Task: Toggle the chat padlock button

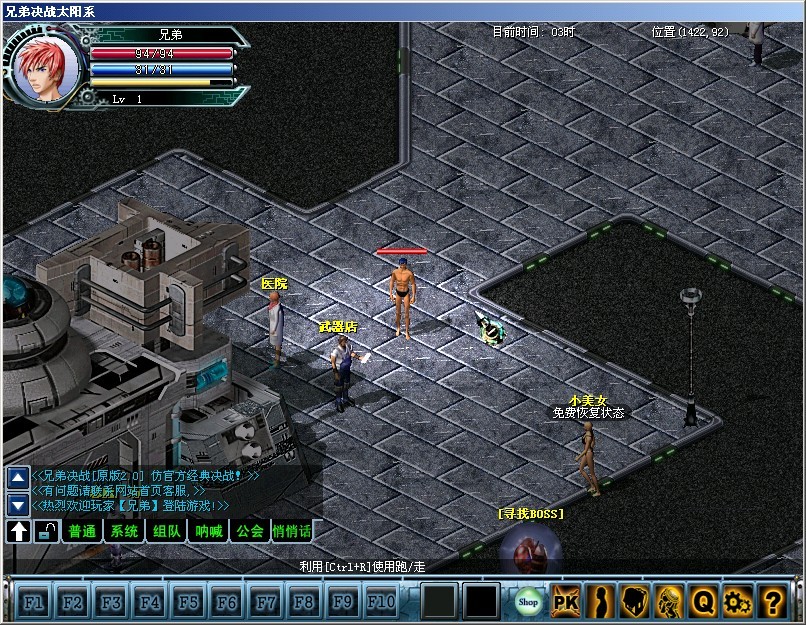Action: click(46, 531)
